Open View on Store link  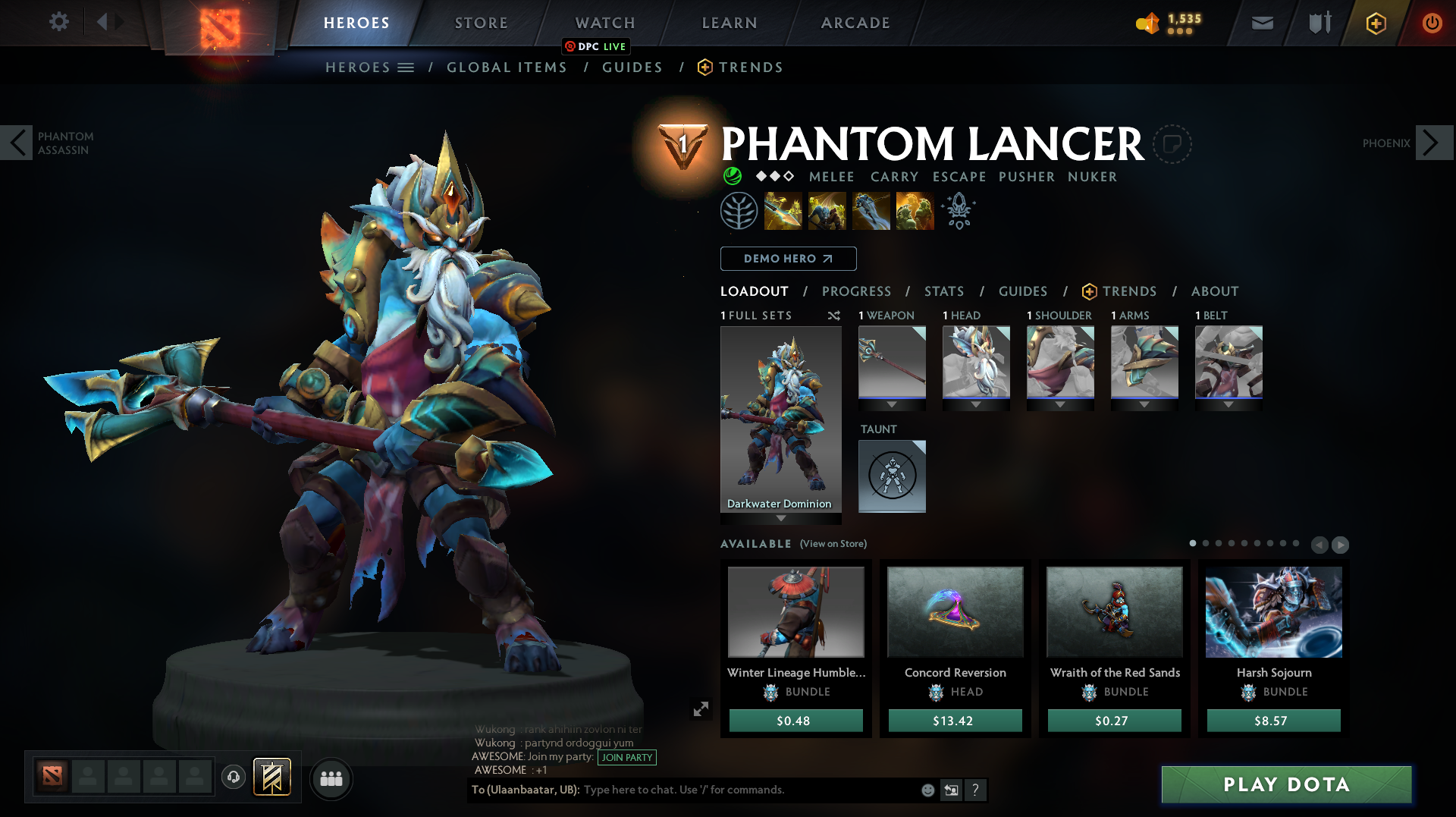pyautogui.click(x=831, y=544)
